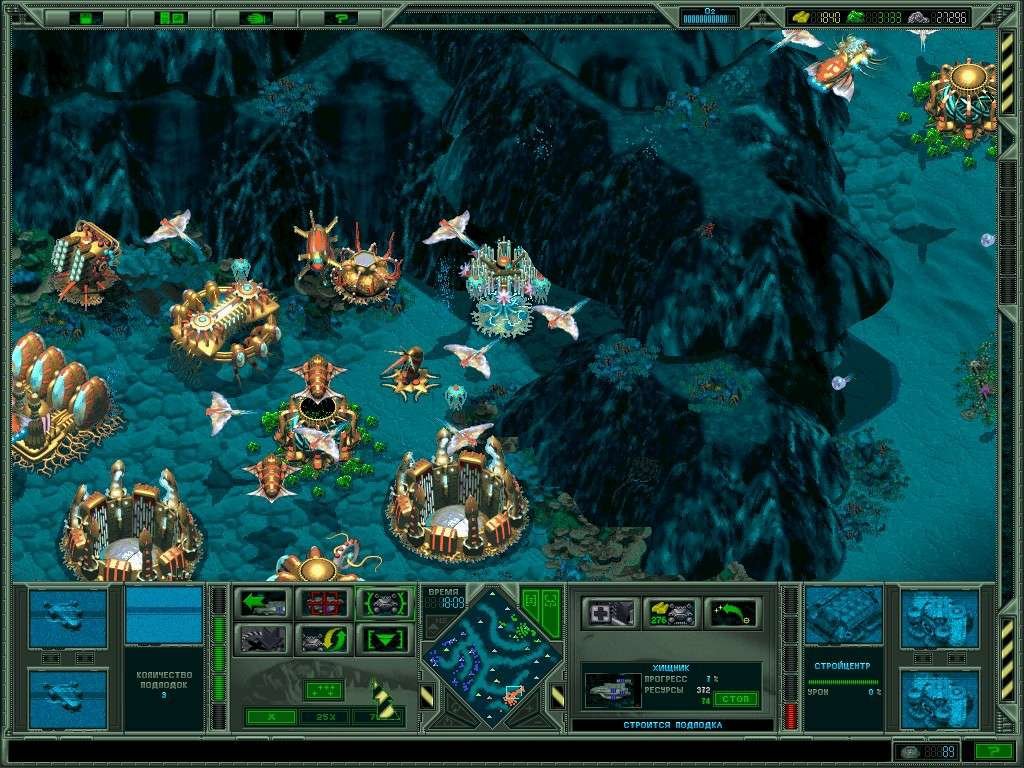1024x768 pixels.
Task: Click the spiky dark creature command icon
Action: coord(263,639)
